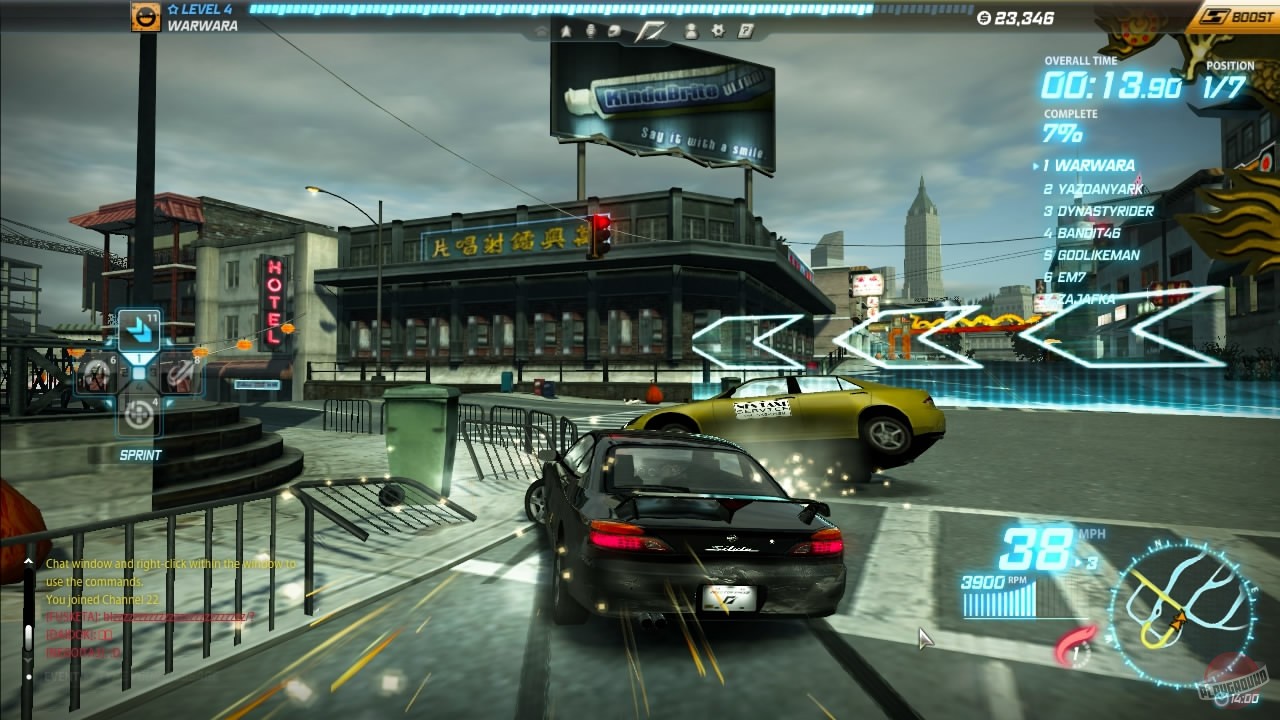This screenshot has height=720, width=1280.
Task: Open the Friends list person icon
Action: click(x=692, y=31)
